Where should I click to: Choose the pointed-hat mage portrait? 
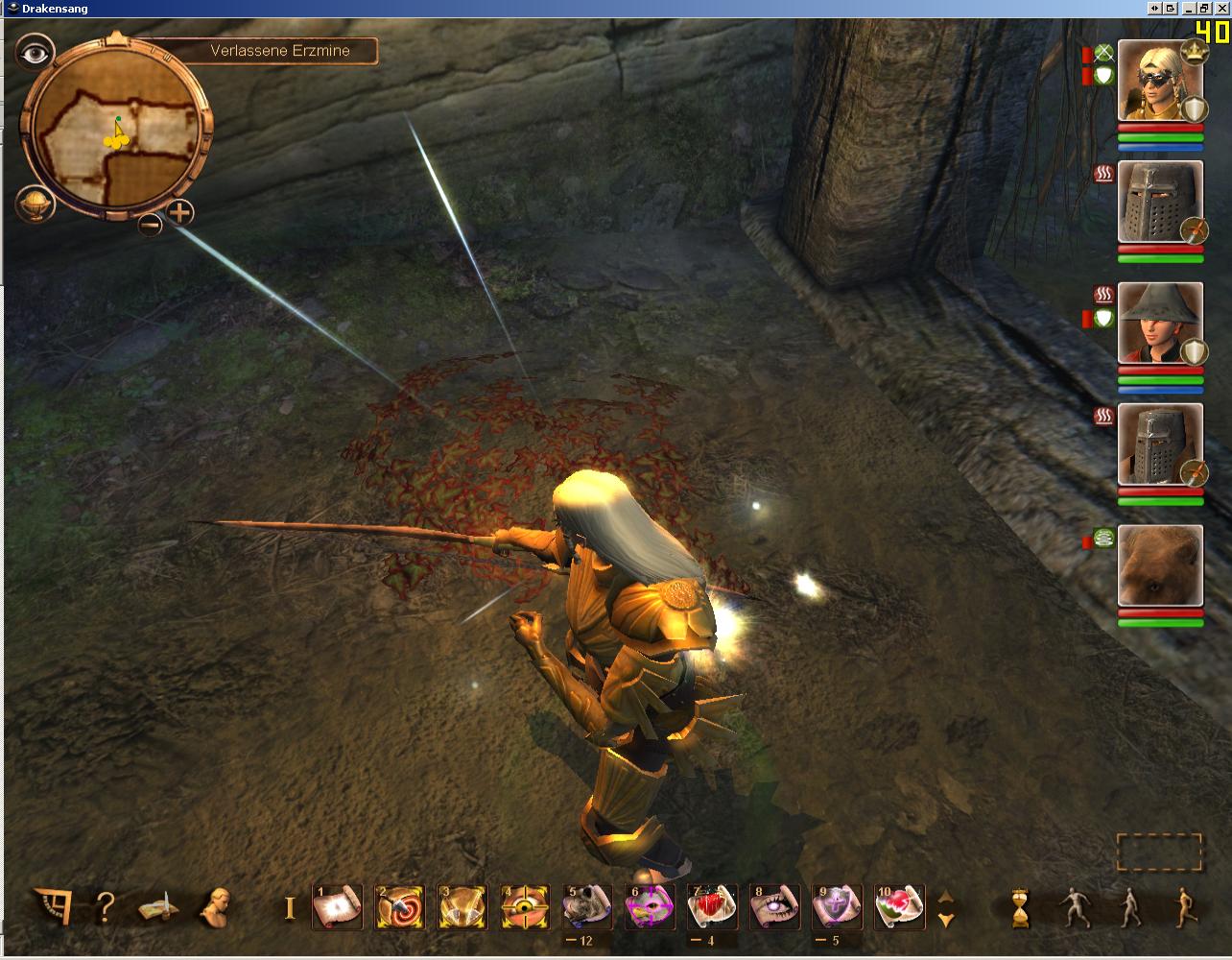pos(1160,323)
